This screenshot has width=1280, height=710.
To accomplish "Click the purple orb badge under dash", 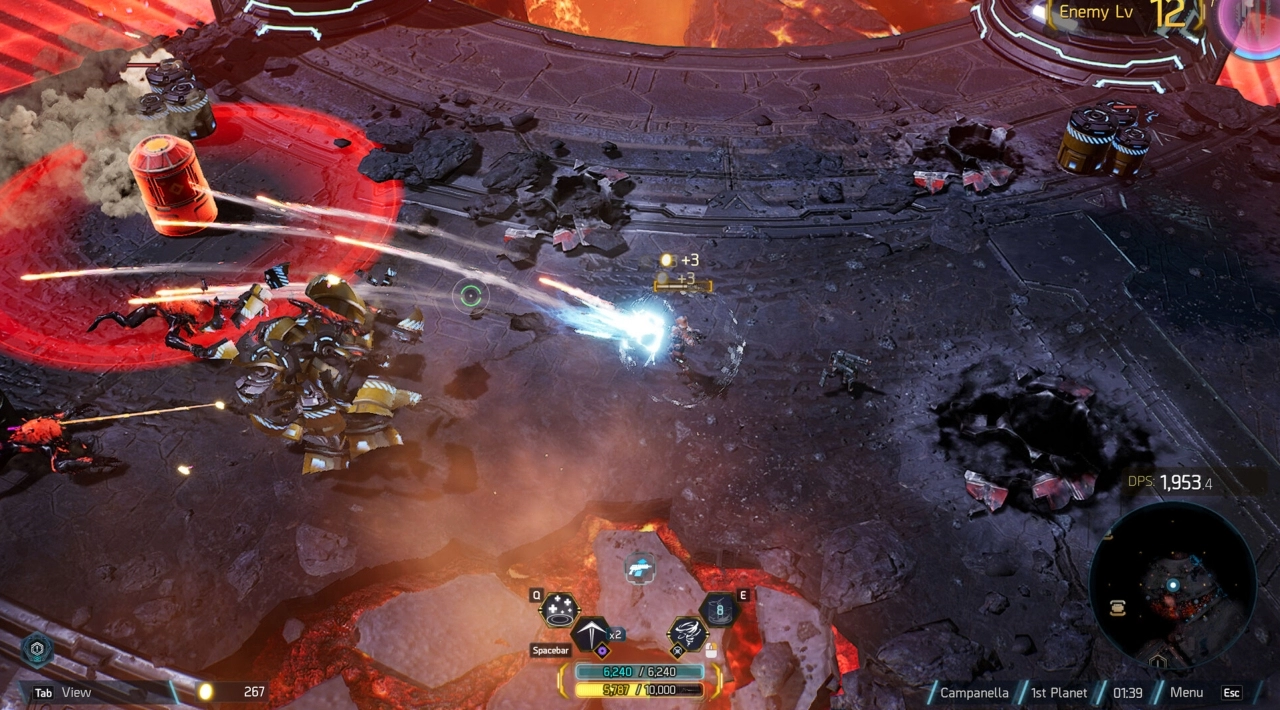I will [603, 650].
